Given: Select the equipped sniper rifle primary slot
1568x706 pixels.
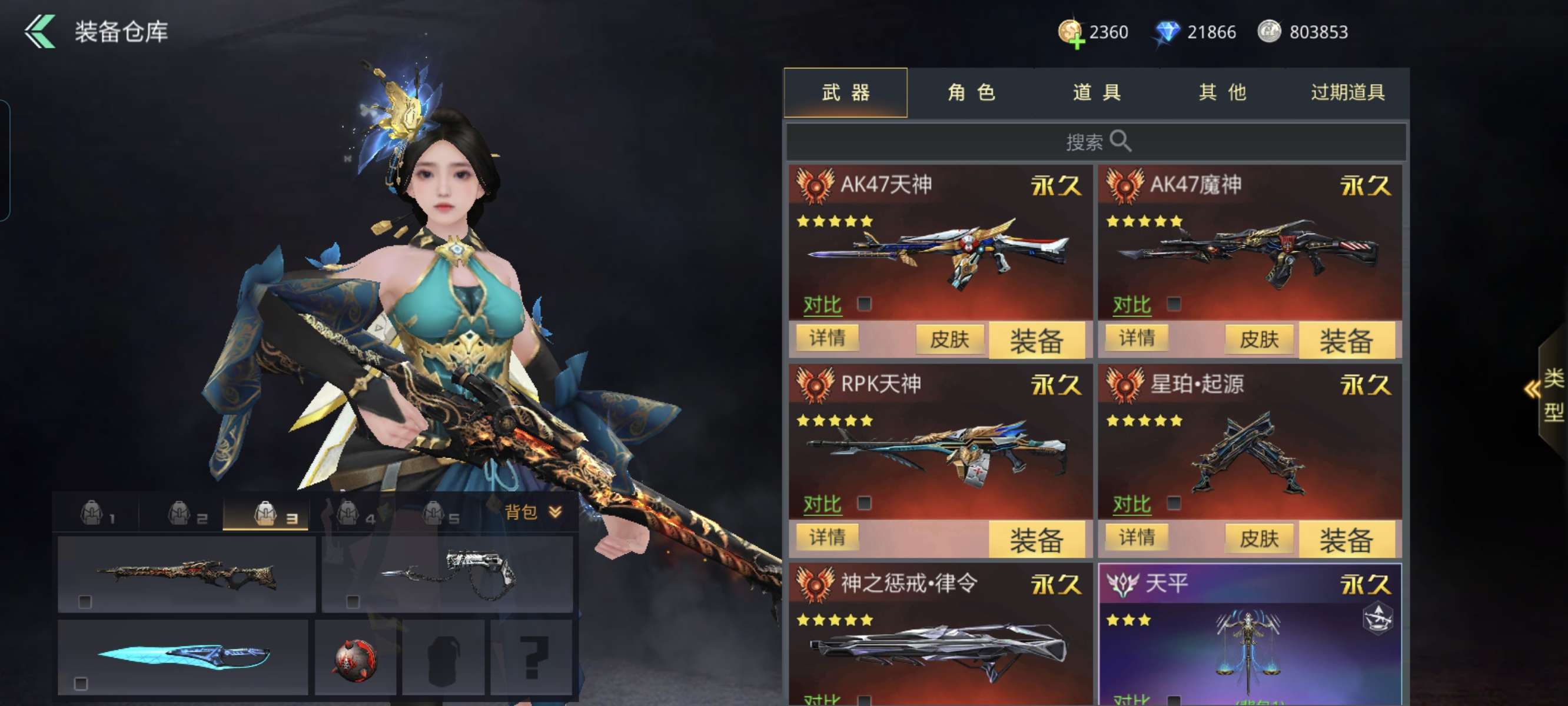Looking at the screenshot, I should 186,575.
